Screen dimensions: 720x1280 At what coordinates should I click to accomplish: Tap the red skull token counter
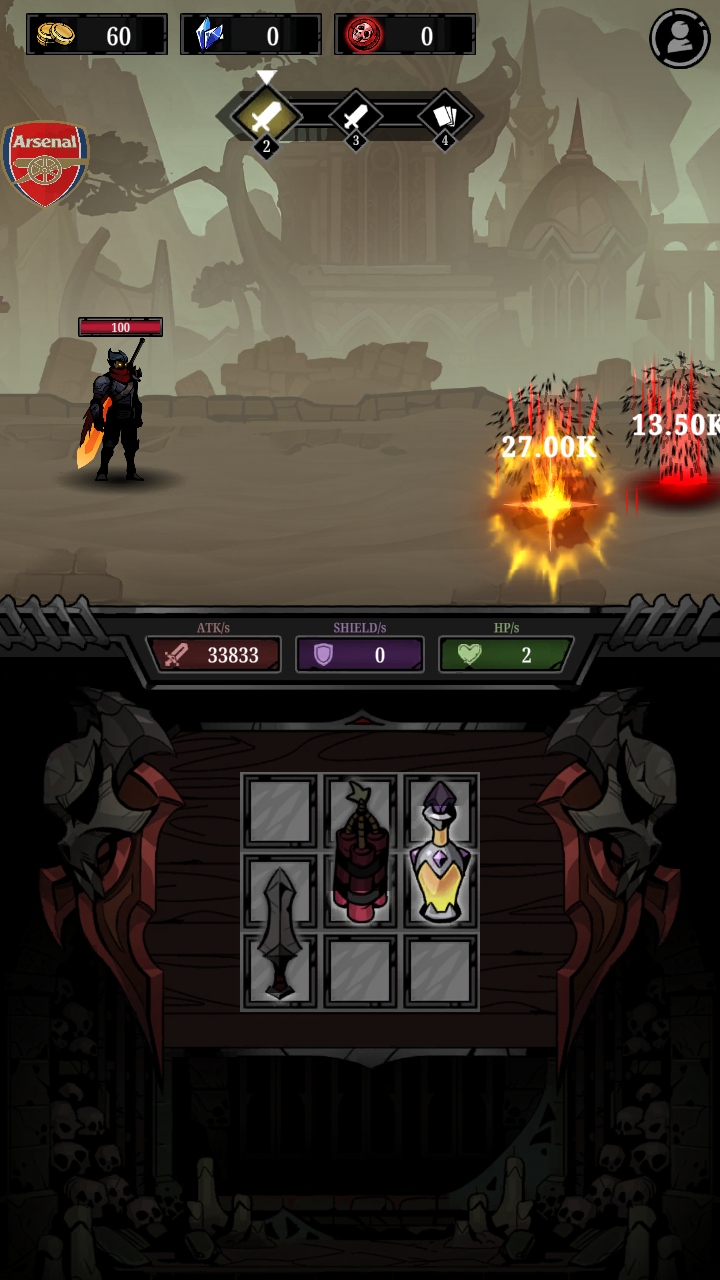[404, 36]
